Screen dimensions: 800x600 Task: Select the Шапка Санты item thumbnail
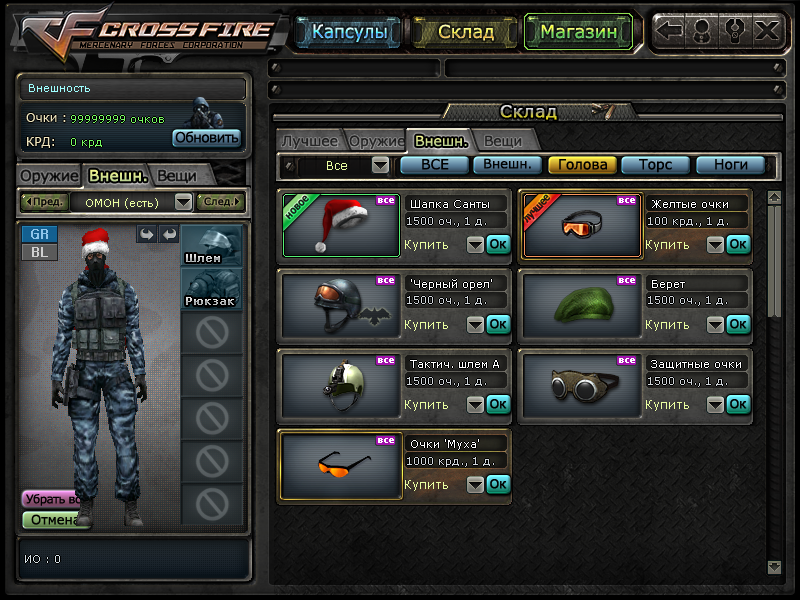(x=341, y=226)
